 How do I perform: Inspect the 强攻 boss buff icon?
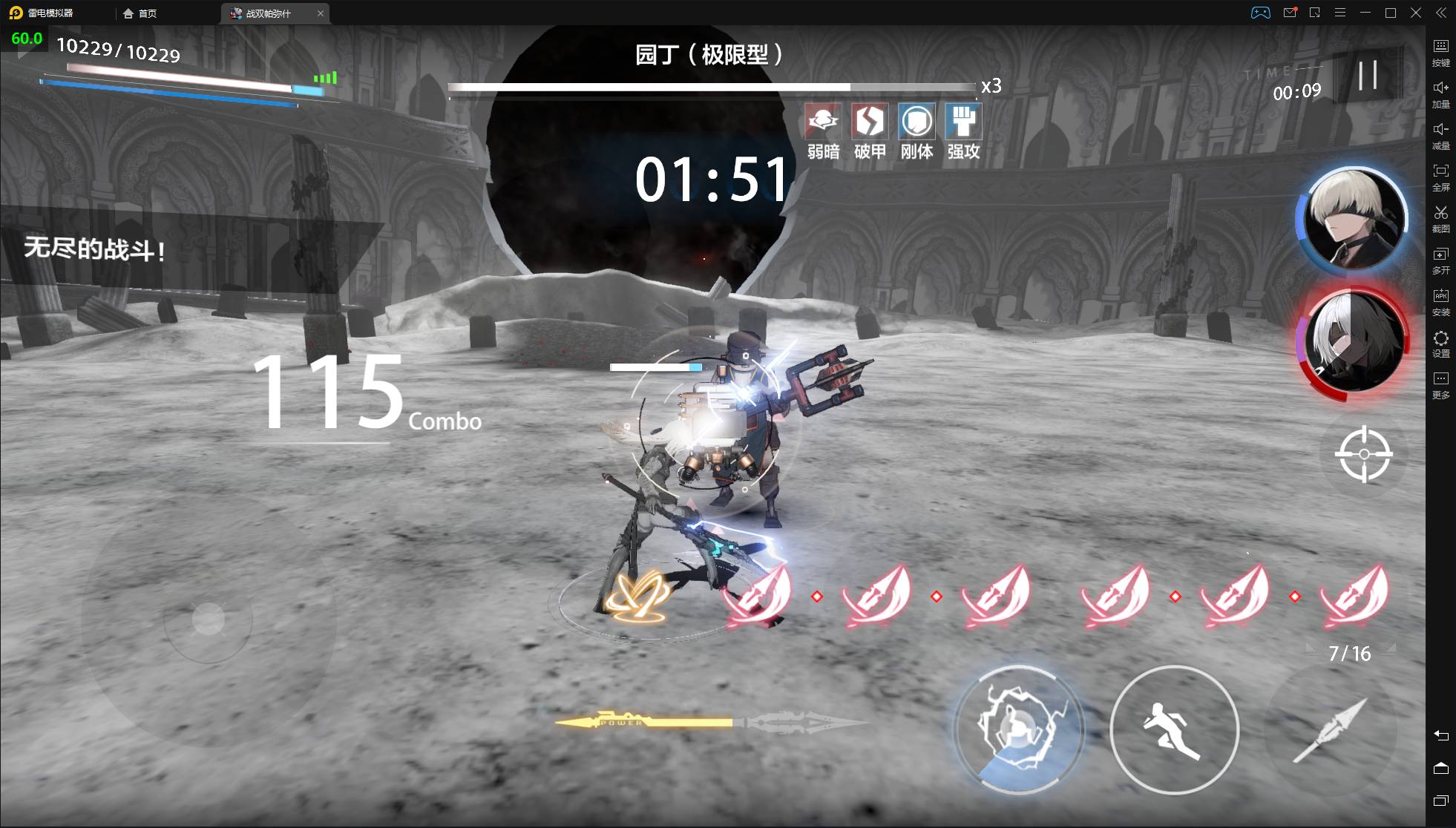[x=963, y=122]
